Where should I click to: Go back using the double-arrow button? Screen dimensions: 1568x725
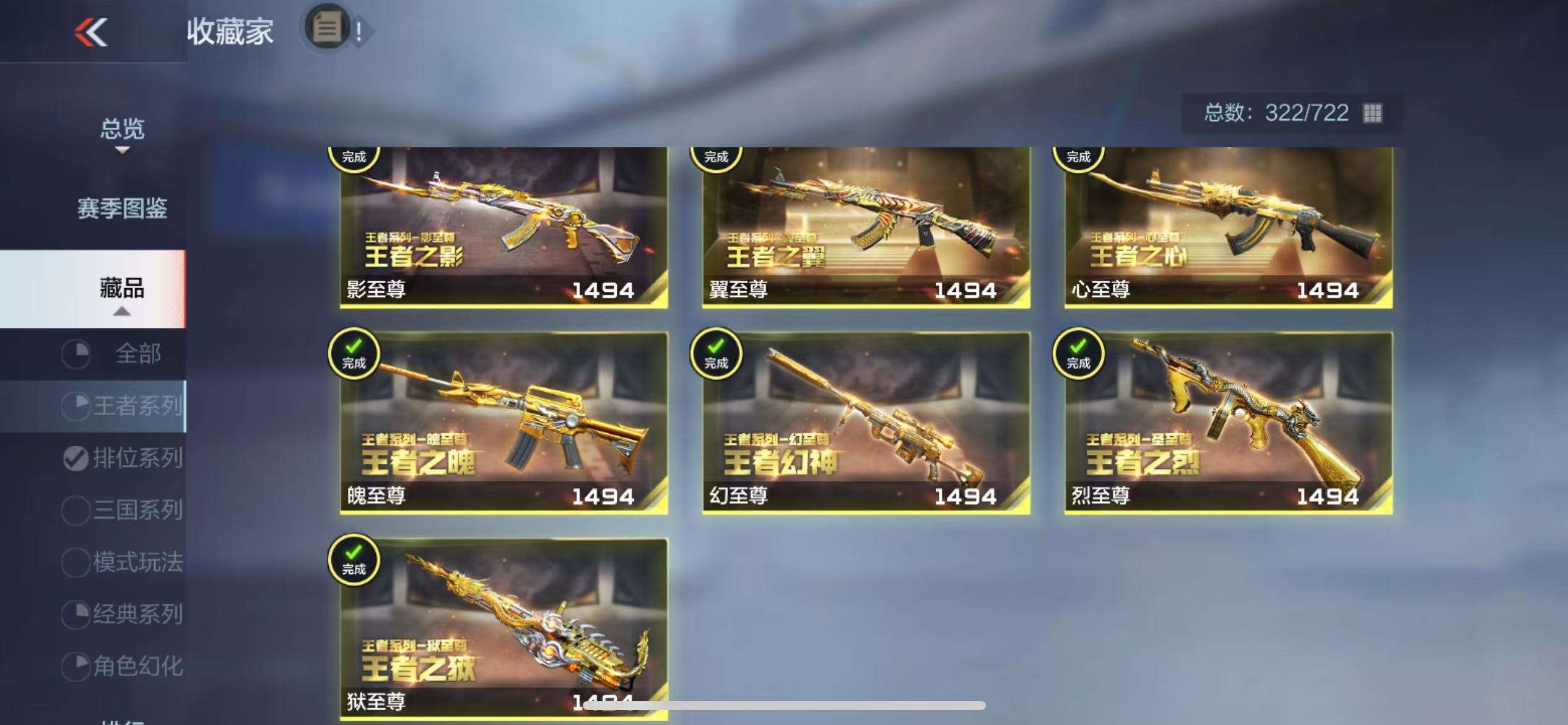[x=91, y=32]
